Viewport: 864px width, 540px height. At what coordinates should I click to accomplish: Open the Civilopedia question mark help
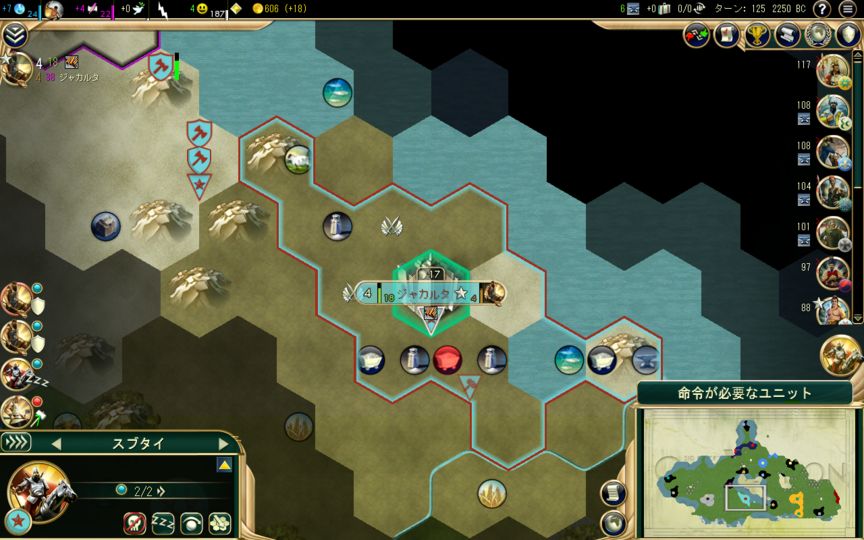click(x=823, y=9)
